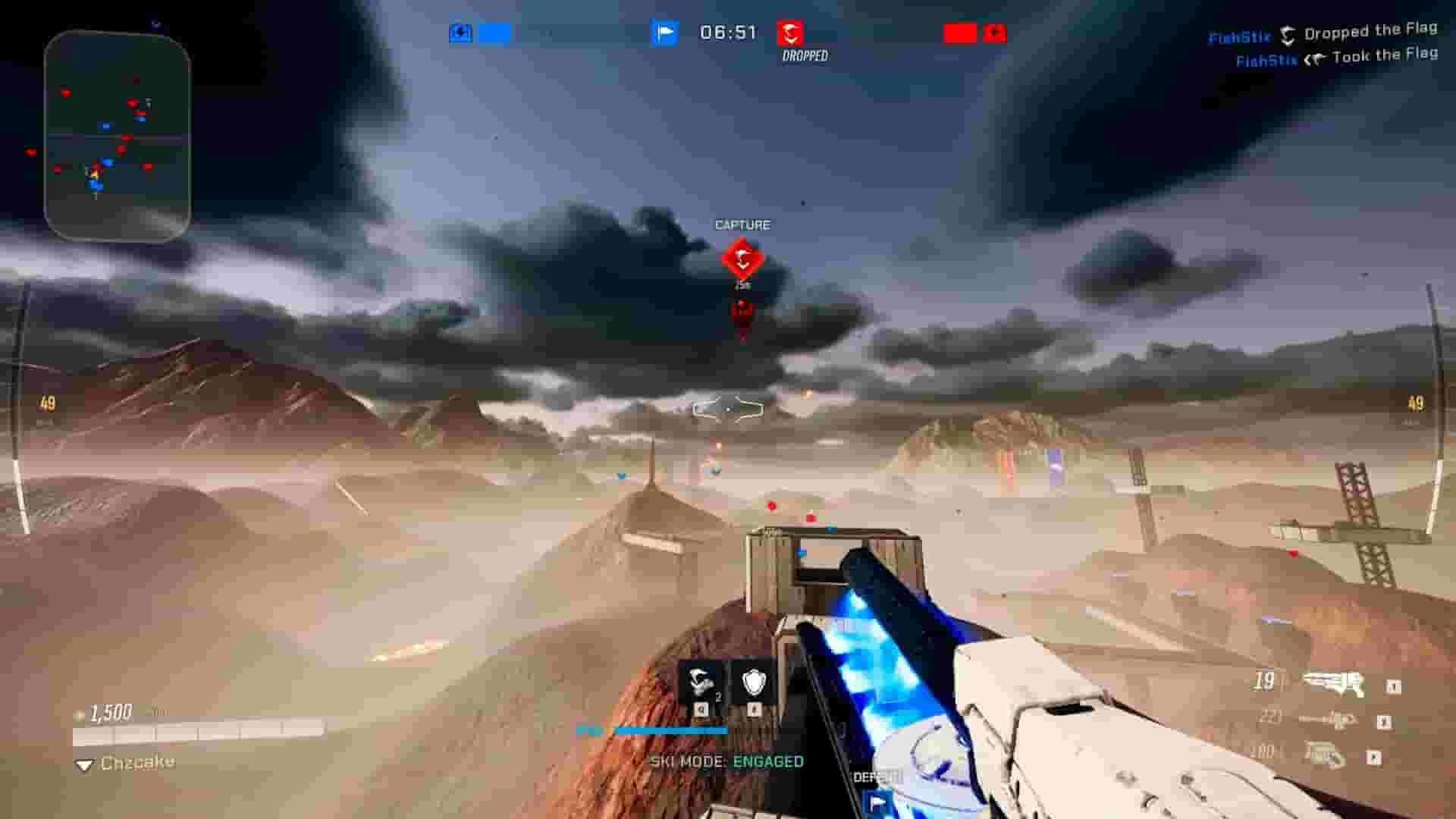Image resolution: width=1456 pixels, height=819 pixels.
Task: Select the Spinfusor weapon icon in slot 1
Action: [1333, 682]
